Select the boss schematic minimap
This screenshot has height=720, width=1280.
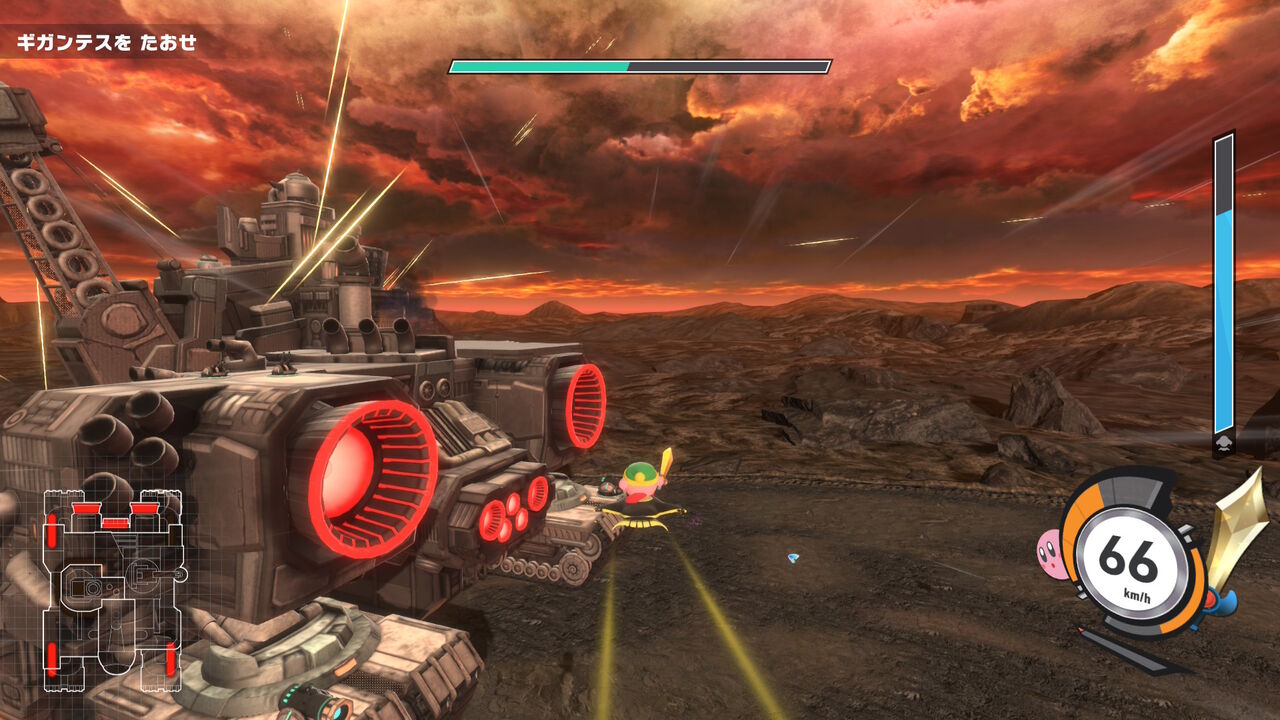coord(111,589)
